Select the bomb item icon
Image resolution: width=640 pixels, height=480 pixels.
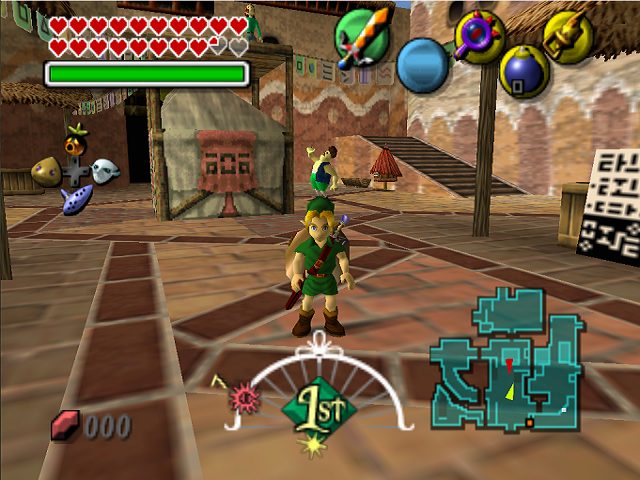click(523, 70)
